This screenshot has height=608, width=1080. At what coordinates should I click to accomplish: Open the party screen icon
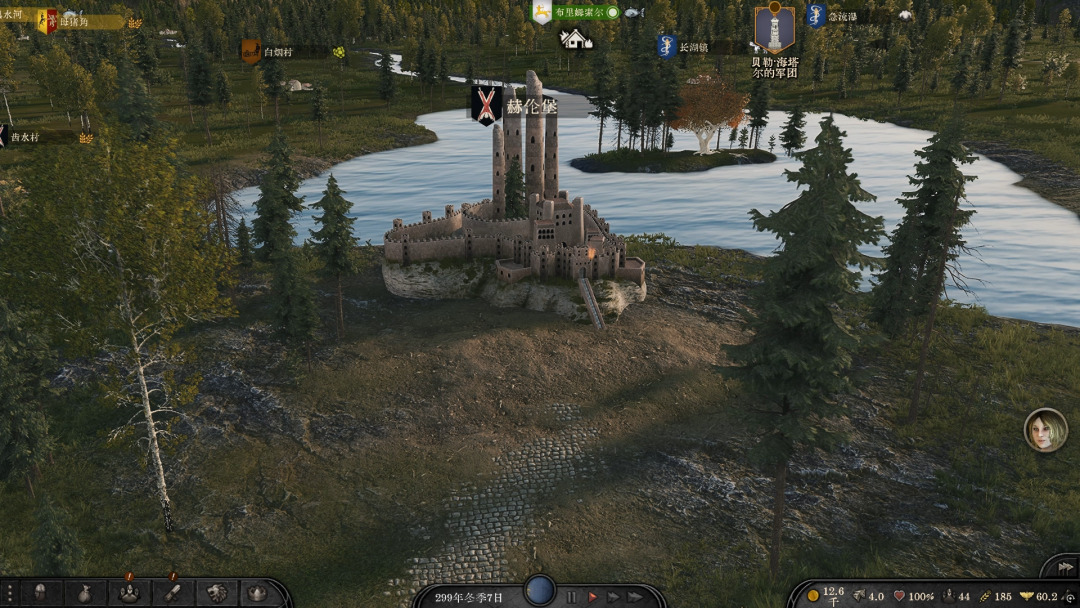point(128,593)
